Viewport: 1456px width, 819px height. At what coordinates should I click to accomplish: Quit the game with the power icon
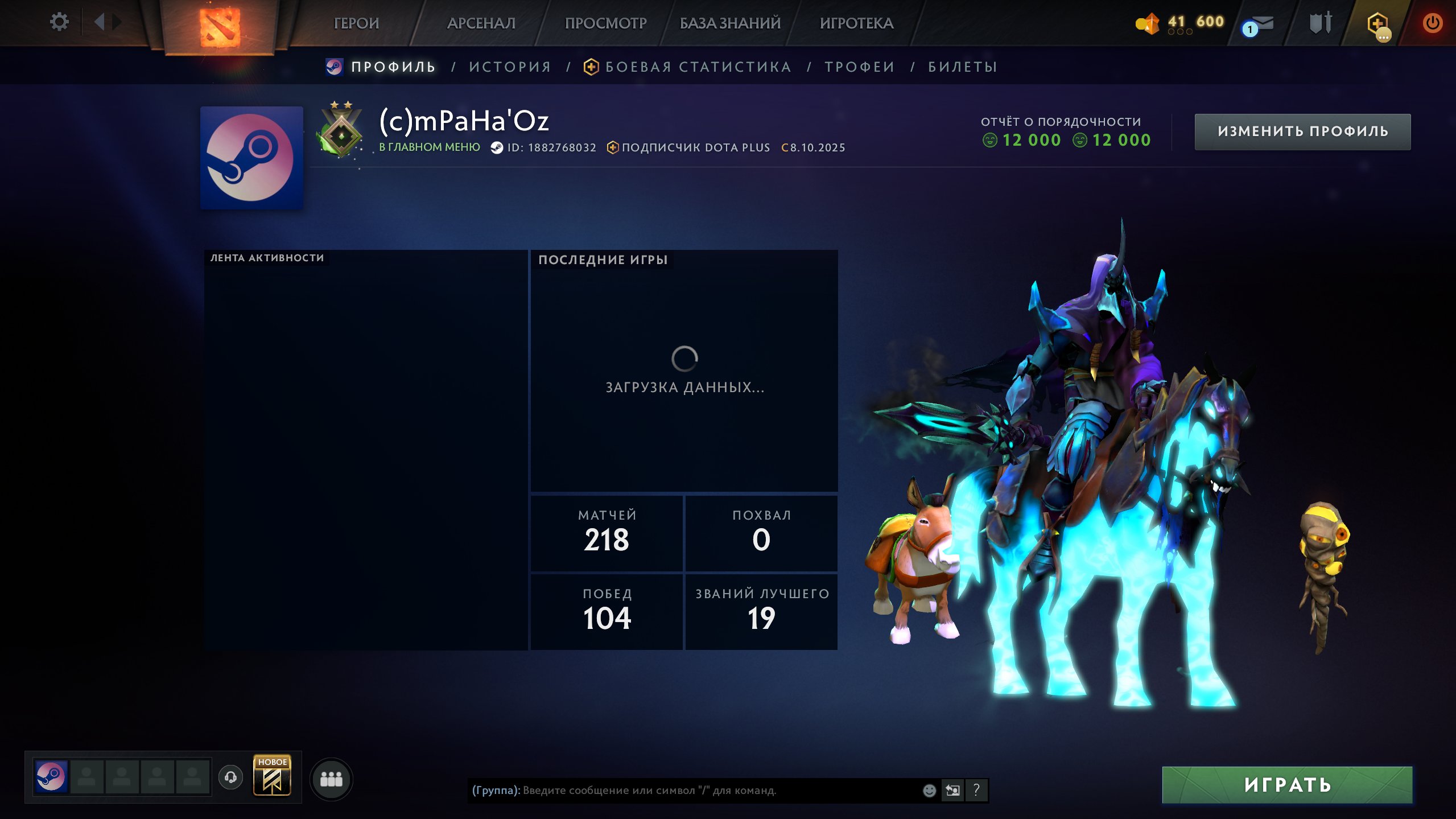1432,23
